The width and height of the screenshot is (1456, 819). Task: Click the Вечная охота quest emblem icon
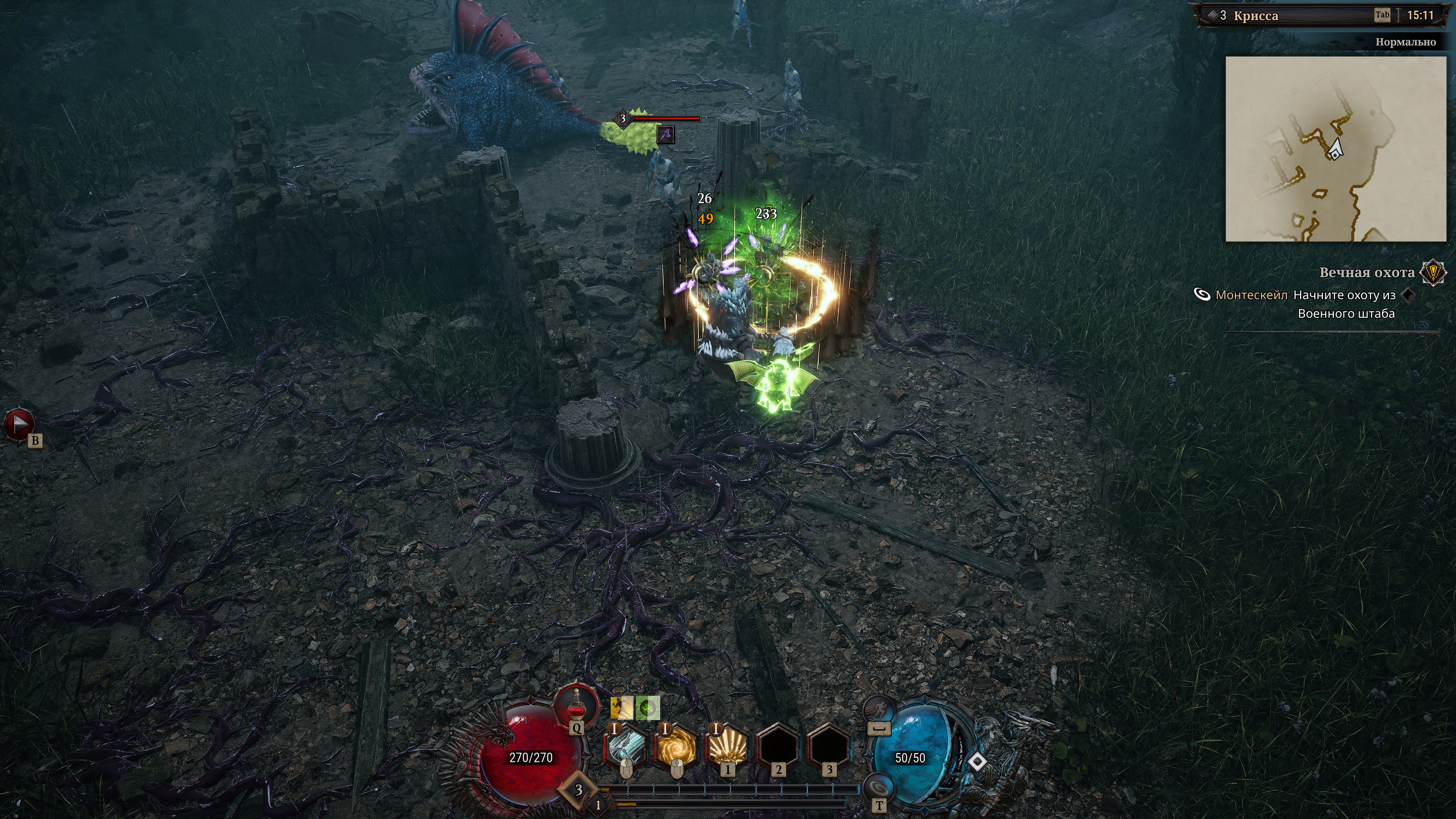coord(1433,273)
